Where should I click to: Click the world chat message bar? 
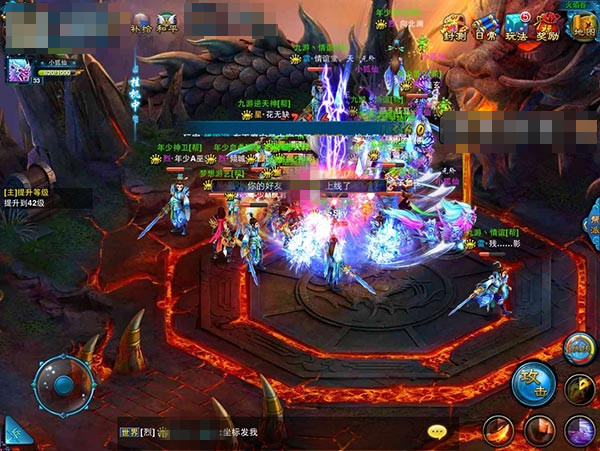click(x=270, y=432)
